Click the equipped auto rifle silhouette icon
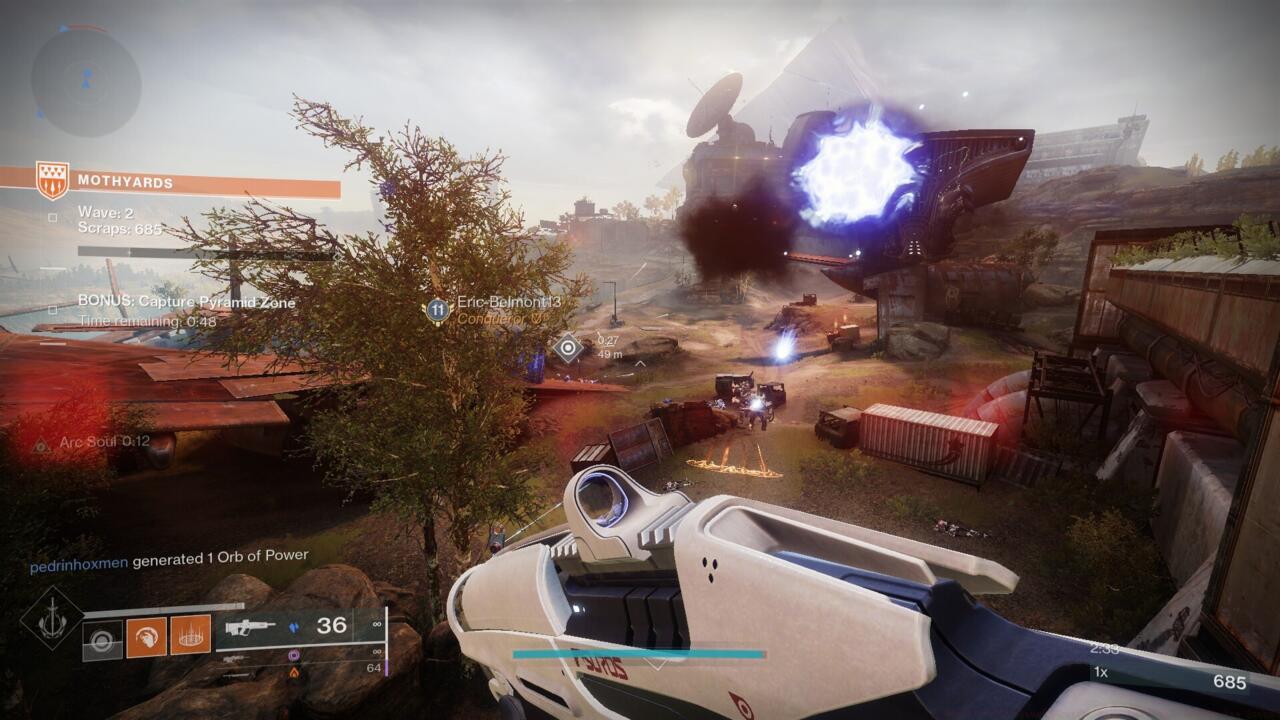Screen dimensions: 1280x720 249,628
